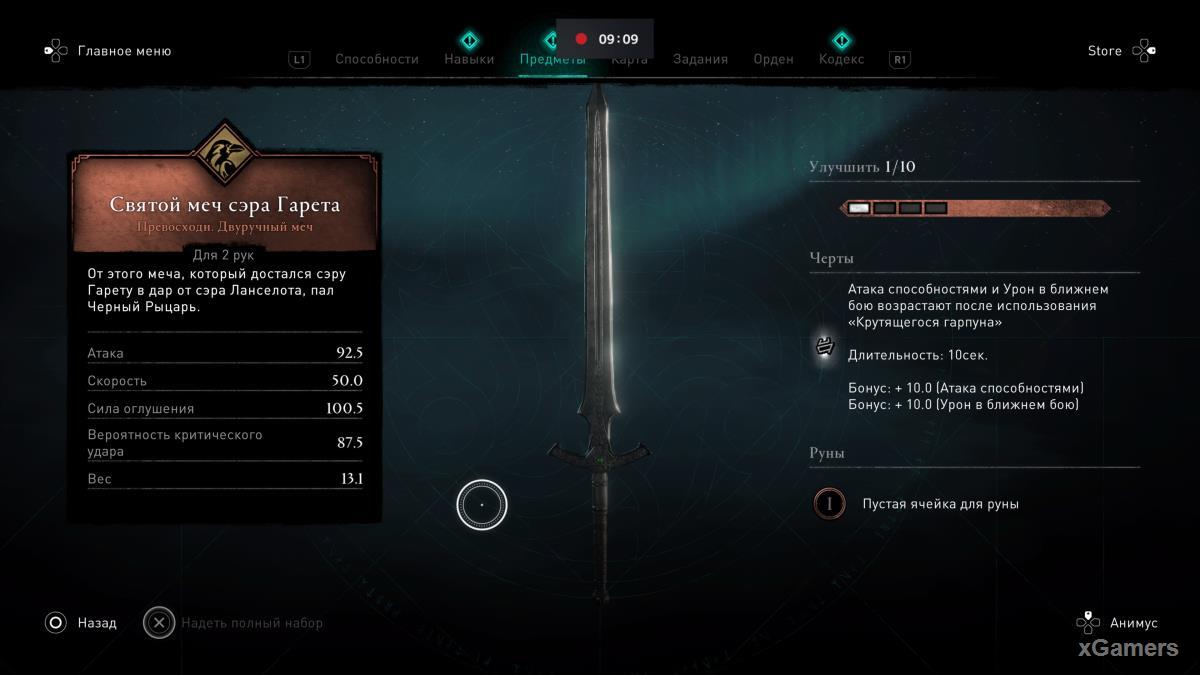Click the weapon trait icon
Viewport: 1200px width, 675px height.
tap(826, 346)
